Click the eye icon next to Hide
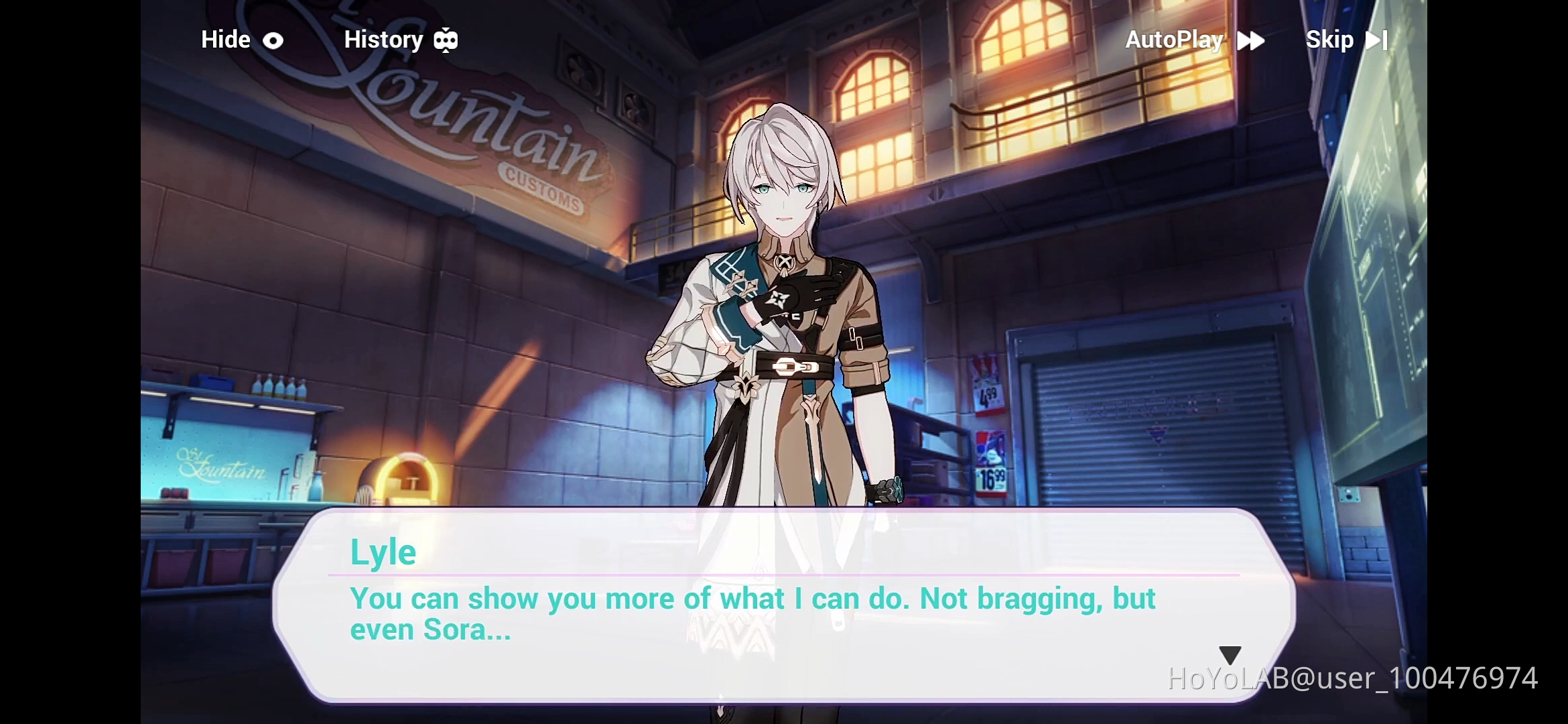This screenshot has width=1568, height=724. (273, 40)
